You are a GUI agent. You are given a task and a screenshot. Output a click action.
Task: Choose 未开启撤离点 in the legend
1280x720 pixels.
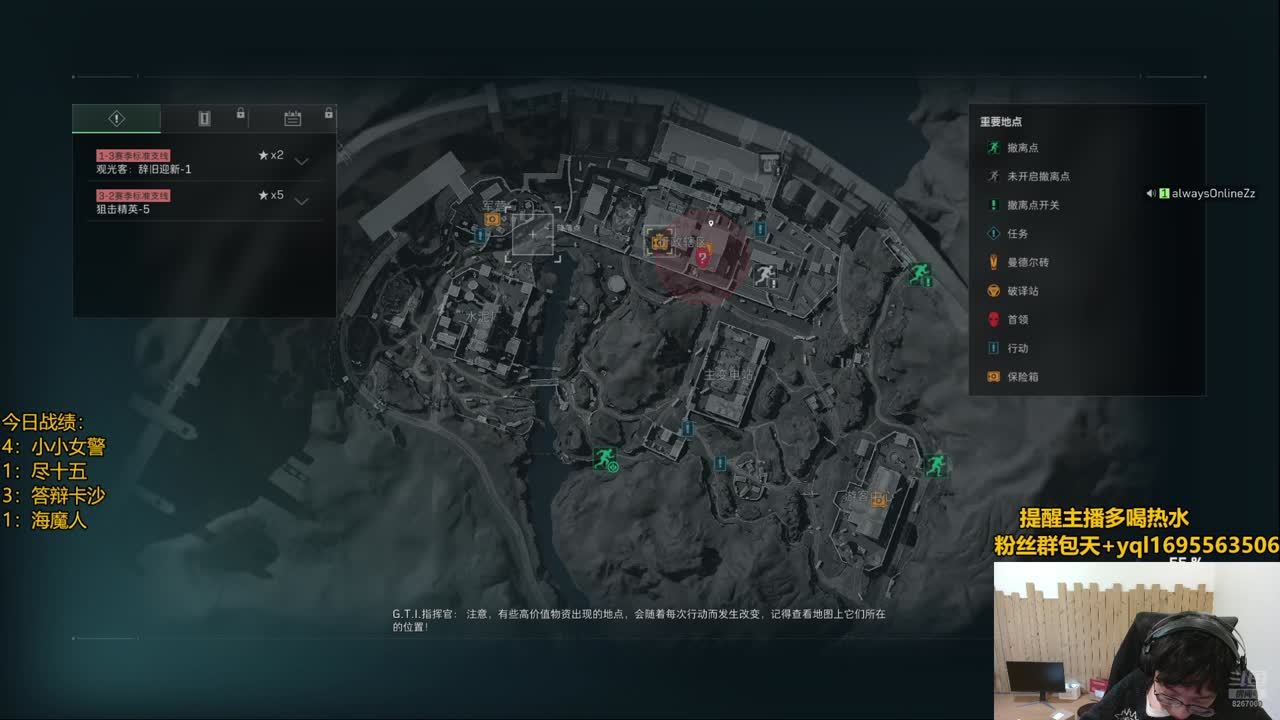click(x=1038, y=176)
